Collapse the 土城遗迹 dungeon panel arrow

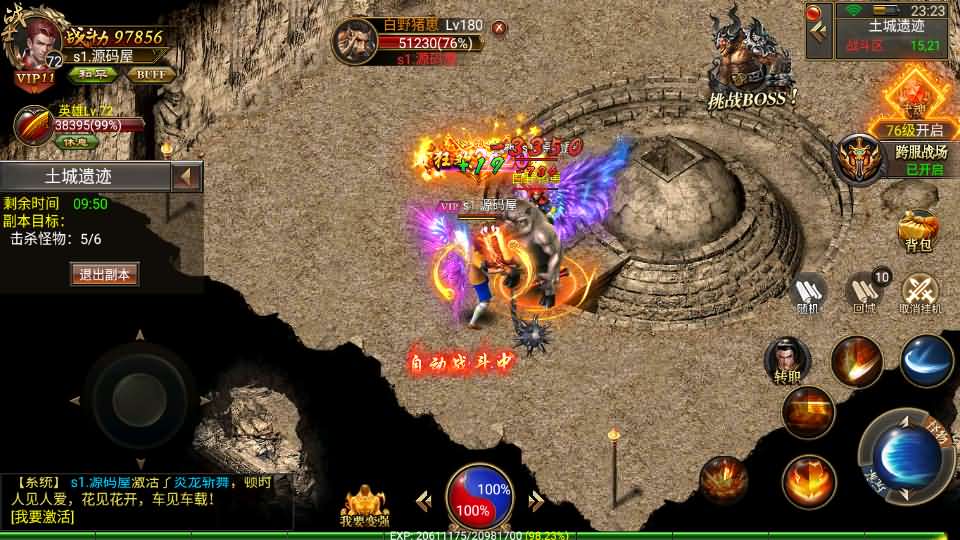pos(186,177)
